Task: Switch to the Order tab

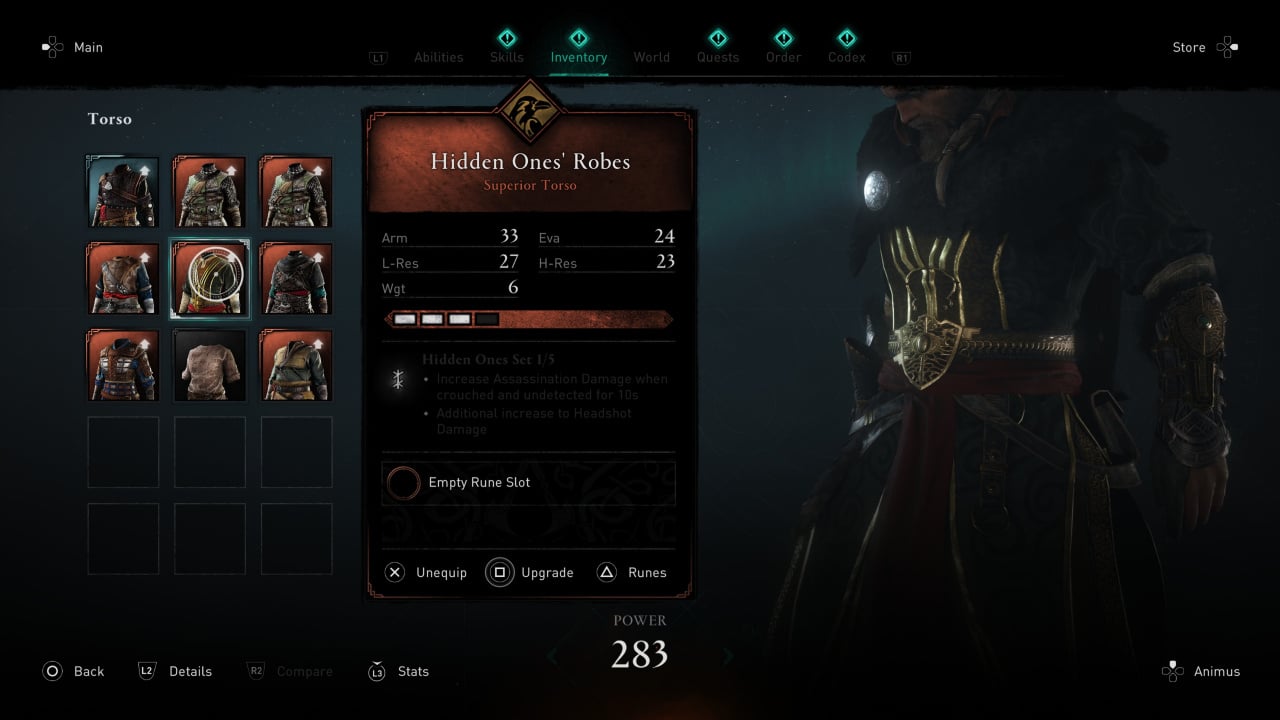Action: point(783,57)
